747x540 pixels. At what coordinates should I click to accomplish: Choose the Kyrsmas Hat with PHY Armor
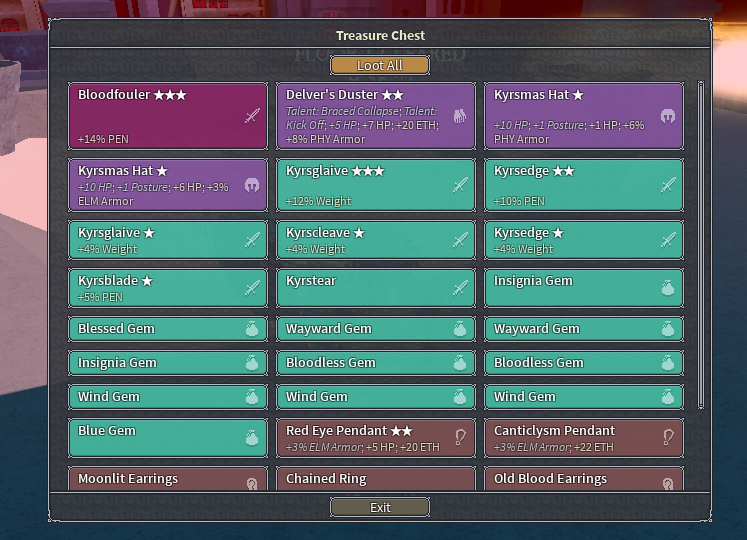(584, 116)
